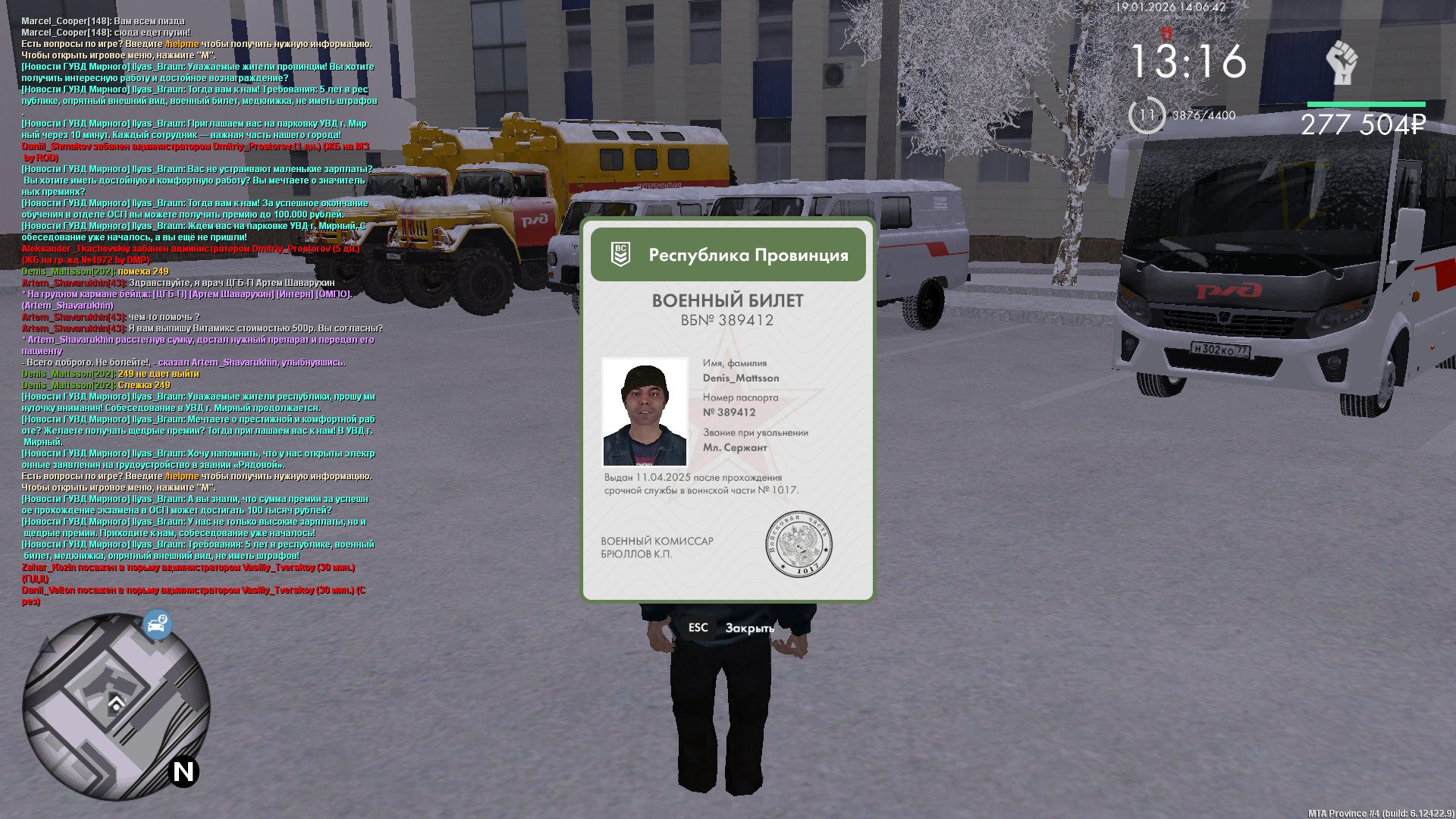Click the house marker on the minimap
1456x819 pixels.
tap(116, 704)
